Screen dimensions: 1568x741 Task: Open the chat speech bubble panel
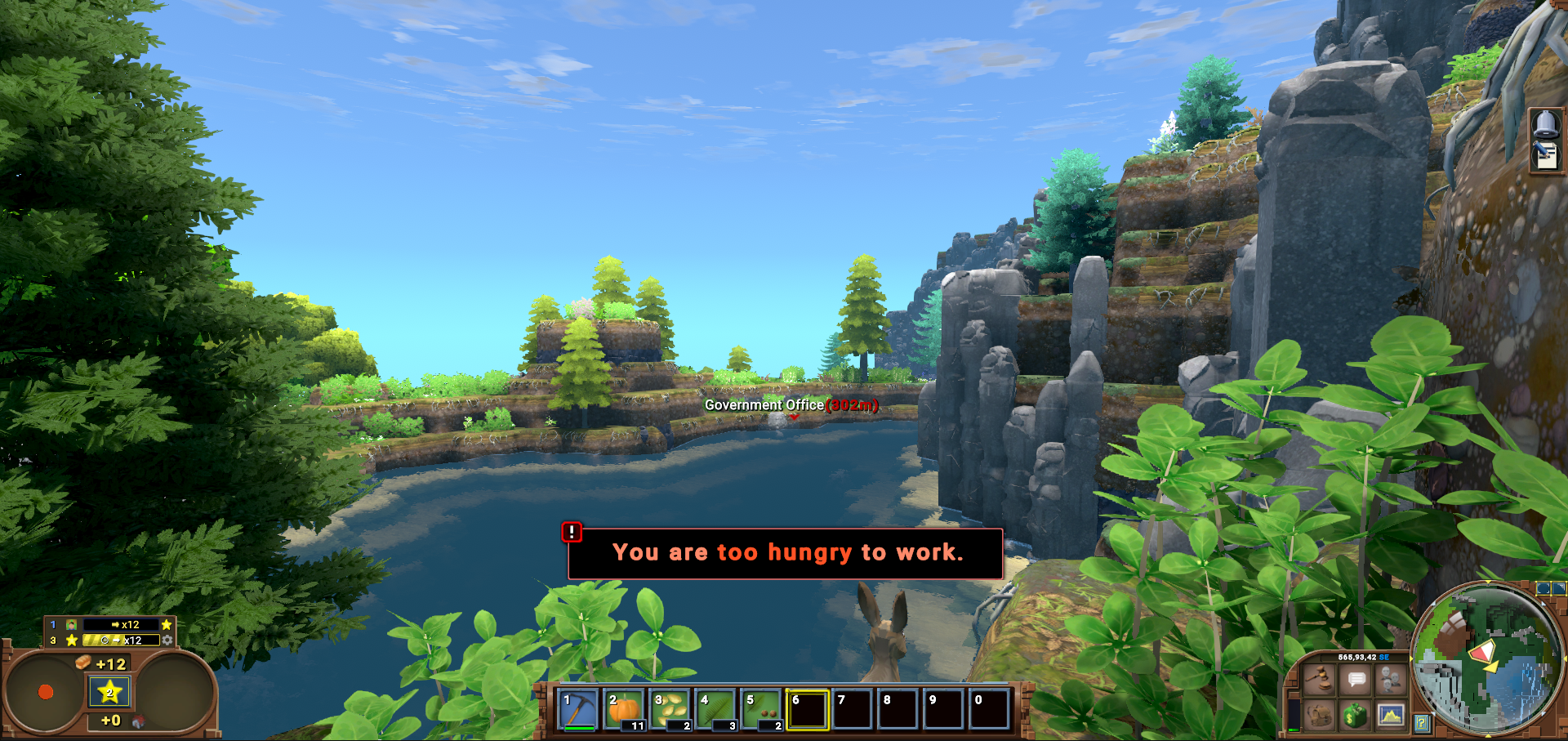coord(1356,680)
